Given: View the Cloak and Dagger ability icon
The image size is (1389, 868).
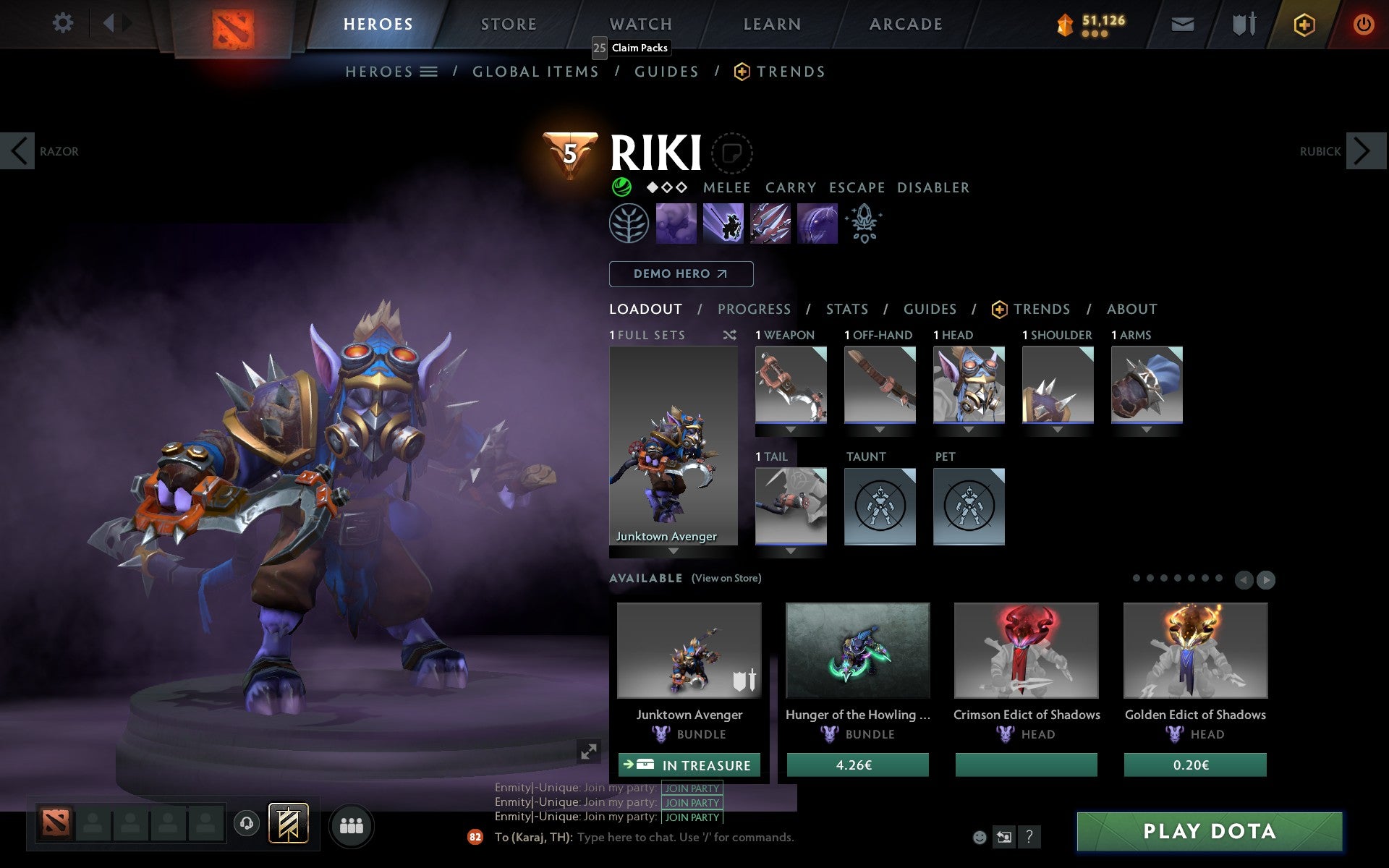Looking at the screenshot, I should [817, 224].
